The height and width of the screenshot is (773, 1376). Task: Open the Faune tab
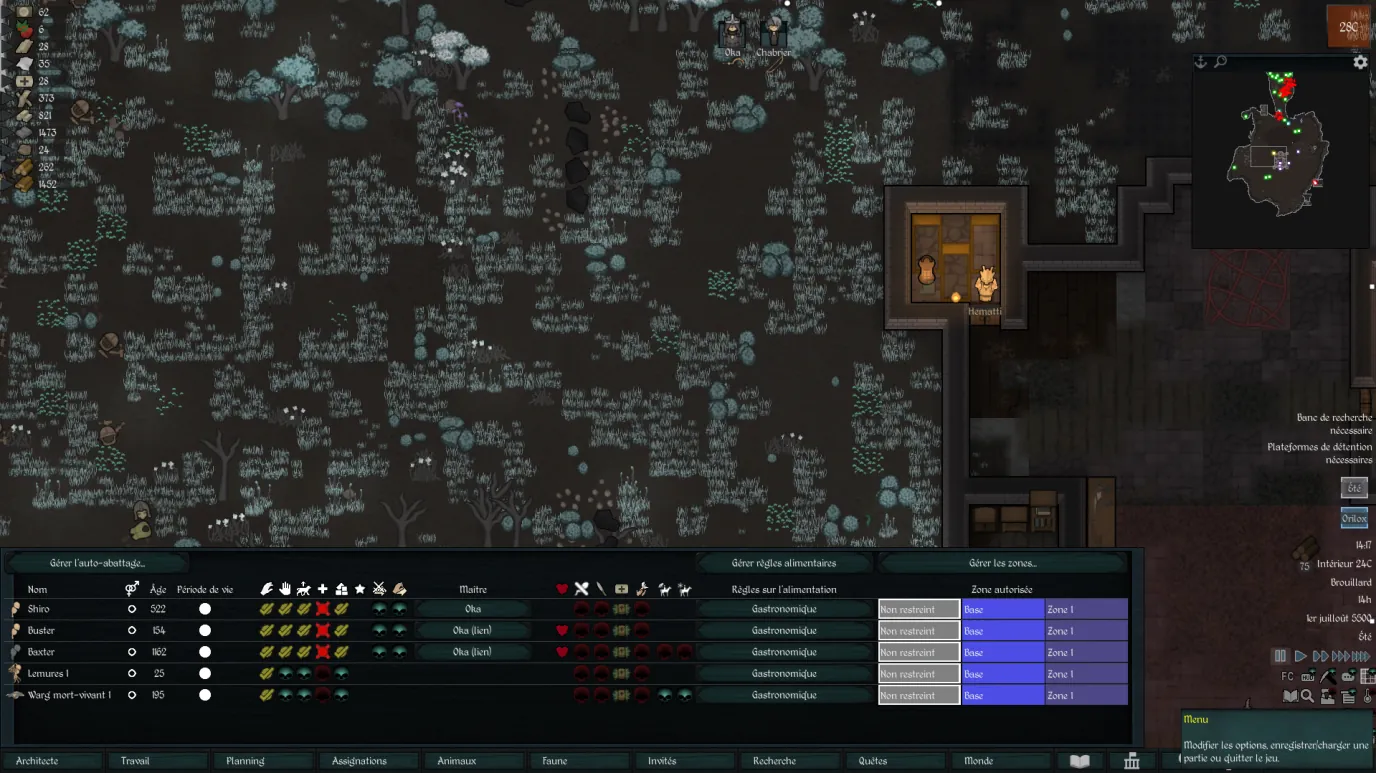pos(578,761)
